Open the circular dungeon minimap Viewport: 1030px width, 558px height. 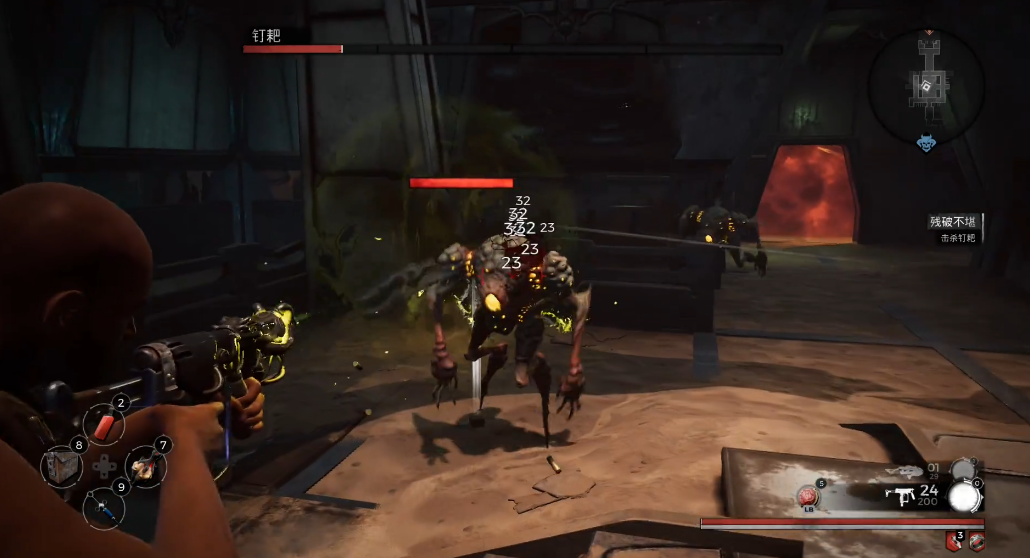(927, 85)
